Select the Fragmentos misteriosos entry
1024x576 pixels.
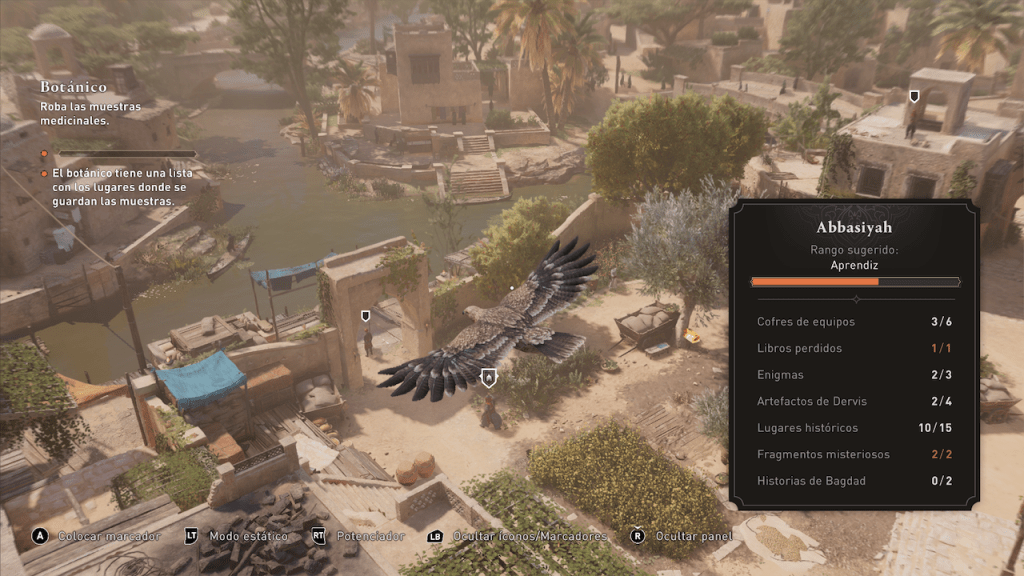(853, 454)
